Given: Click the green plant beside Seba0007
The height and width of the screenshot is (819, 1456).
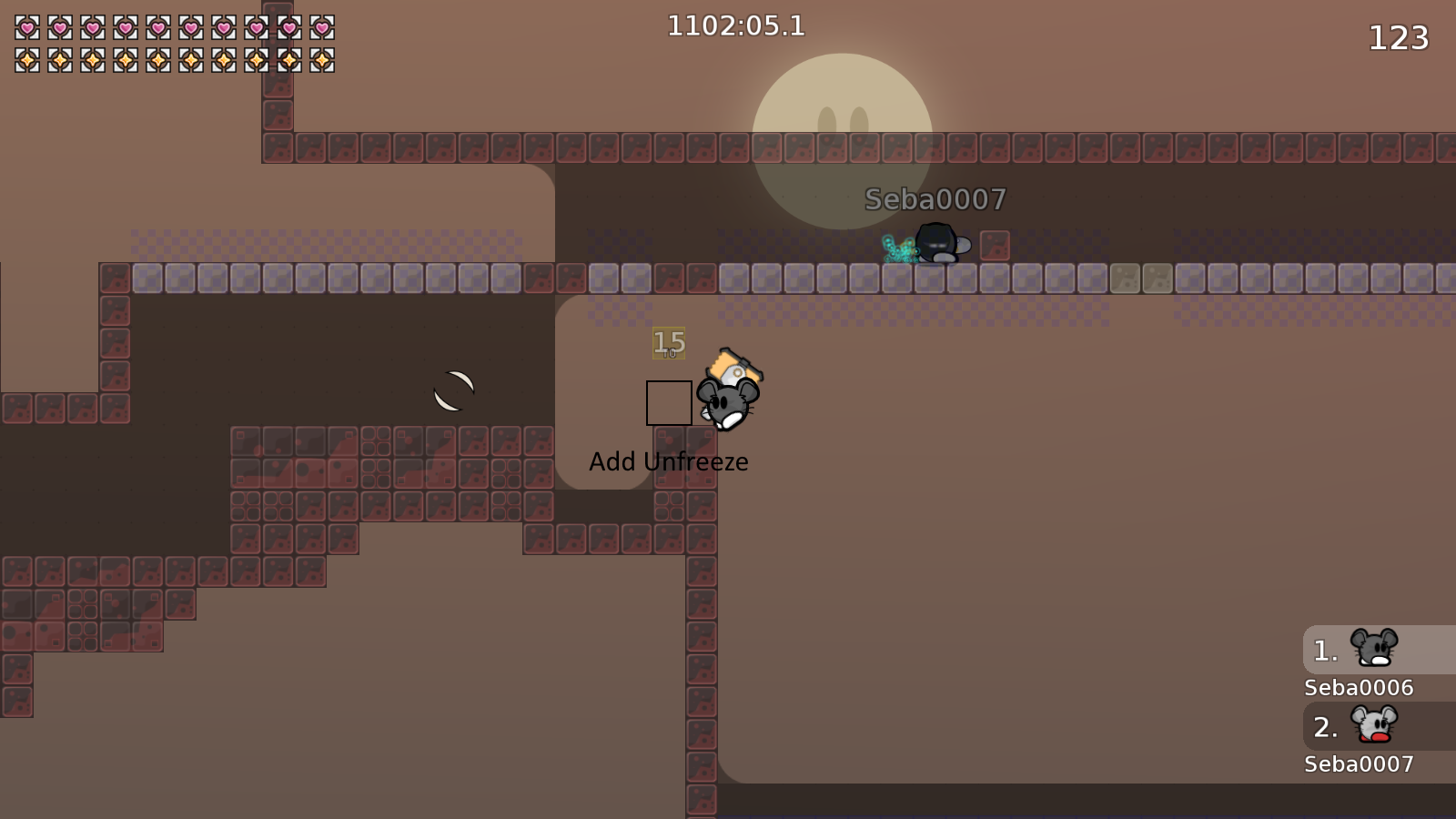Looking at the screenshot, I should [x=899, y=250].
